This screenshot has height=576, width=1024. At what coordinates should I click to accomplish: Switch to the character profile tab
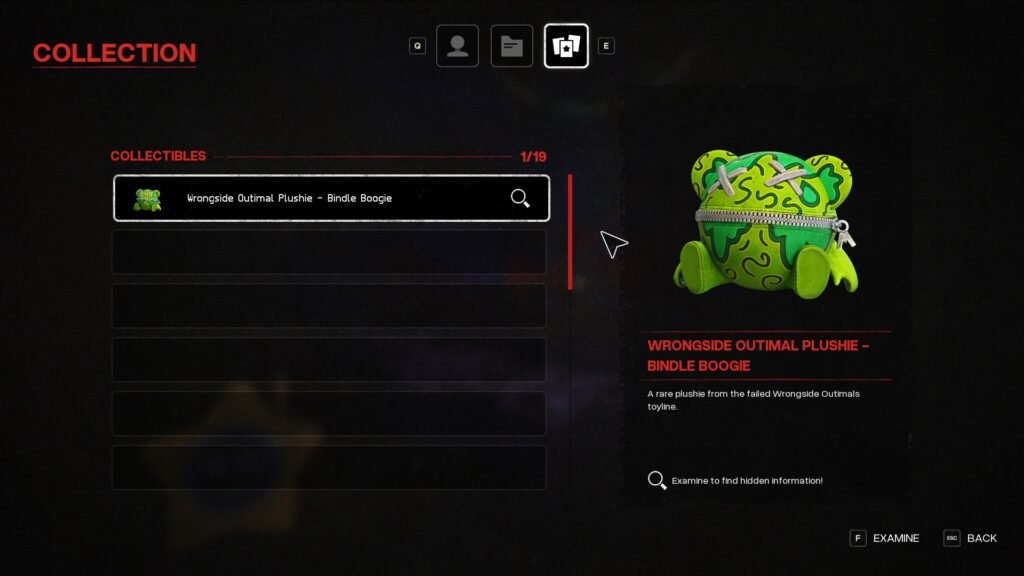coord(457,46)
